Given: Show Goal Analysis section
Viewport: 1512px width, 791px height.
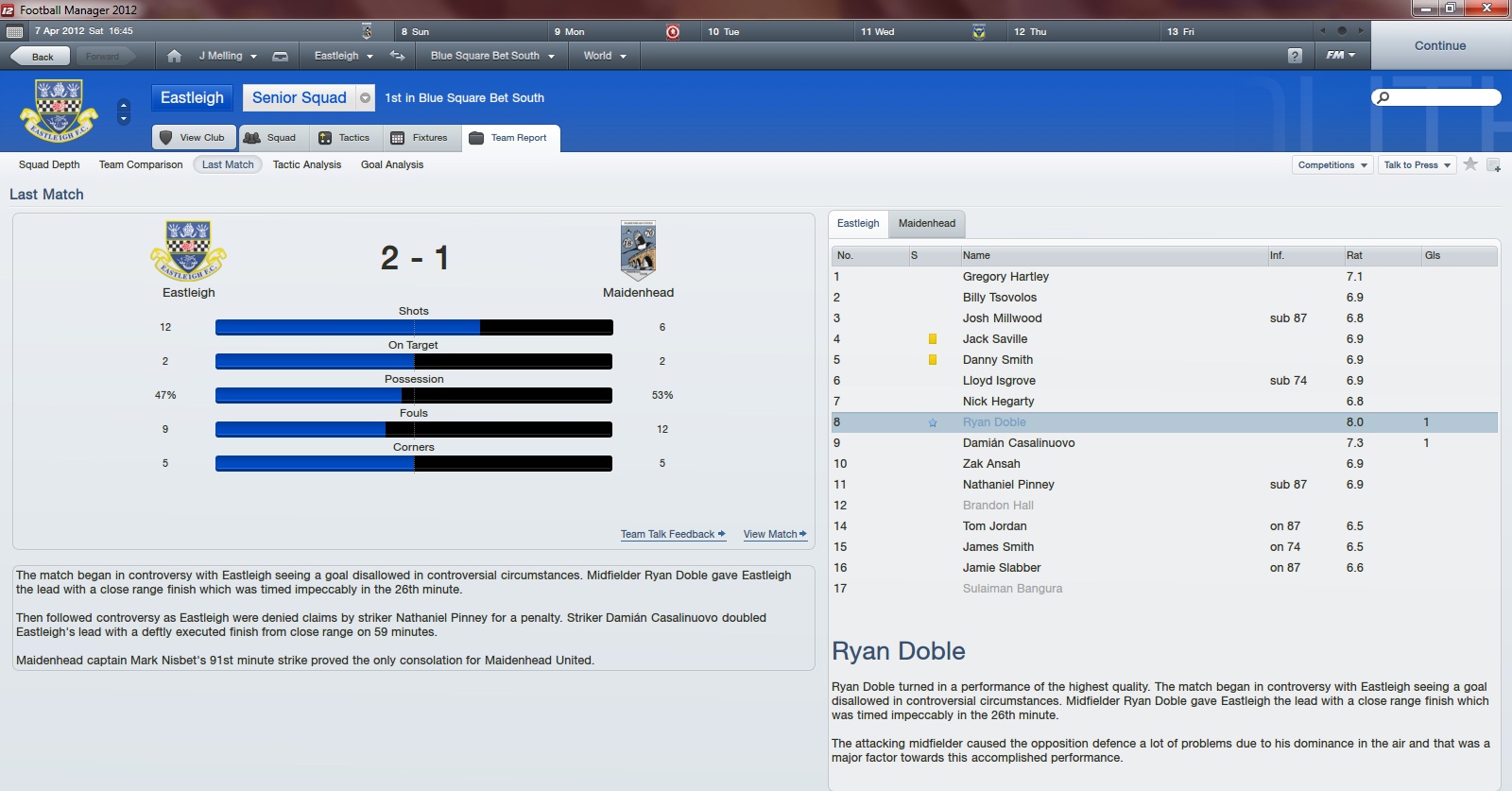Looking at the screenshot, I should pyautogui.click(x=392, y=164).
